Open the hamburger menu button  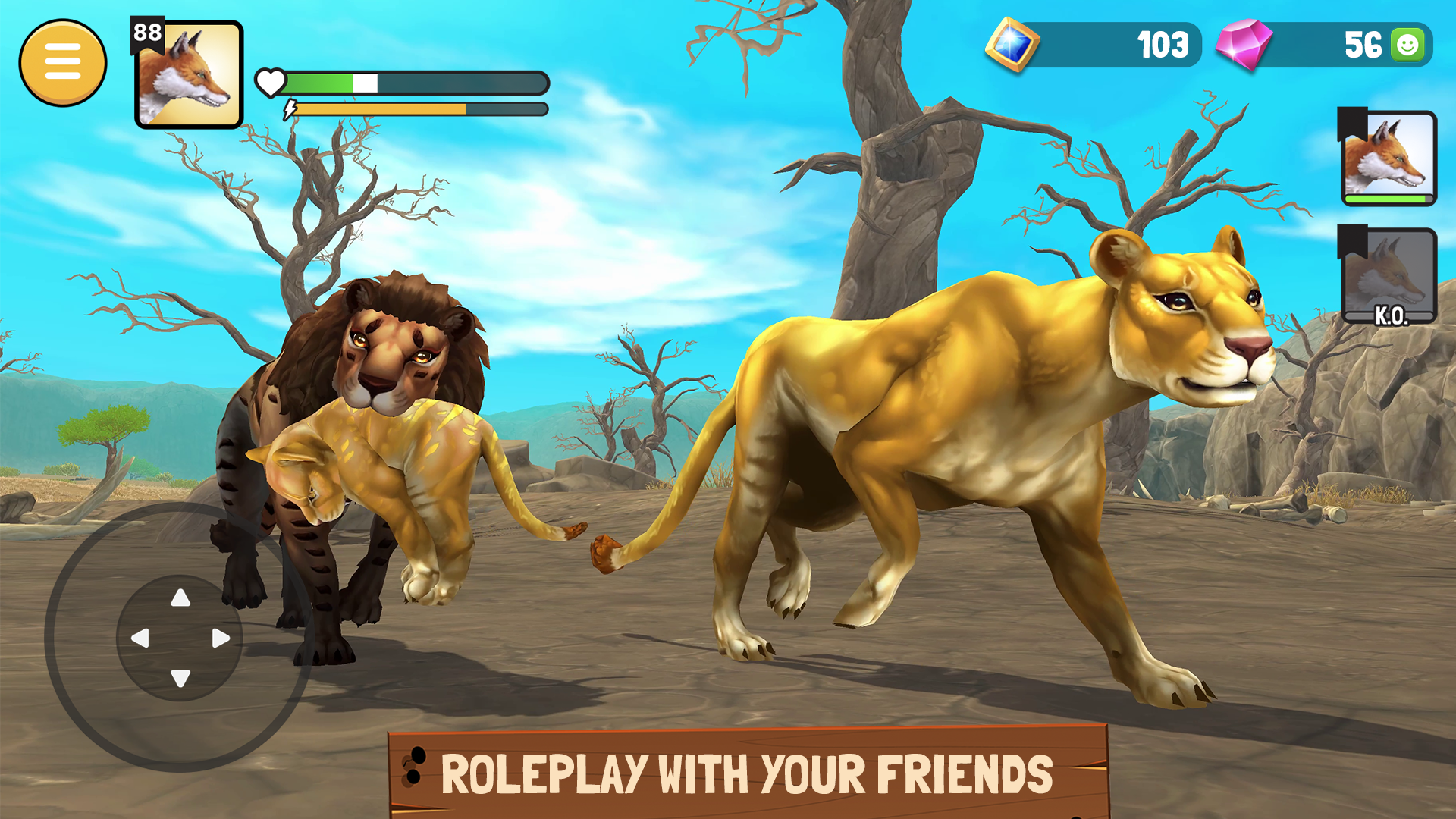click(64, 62)
